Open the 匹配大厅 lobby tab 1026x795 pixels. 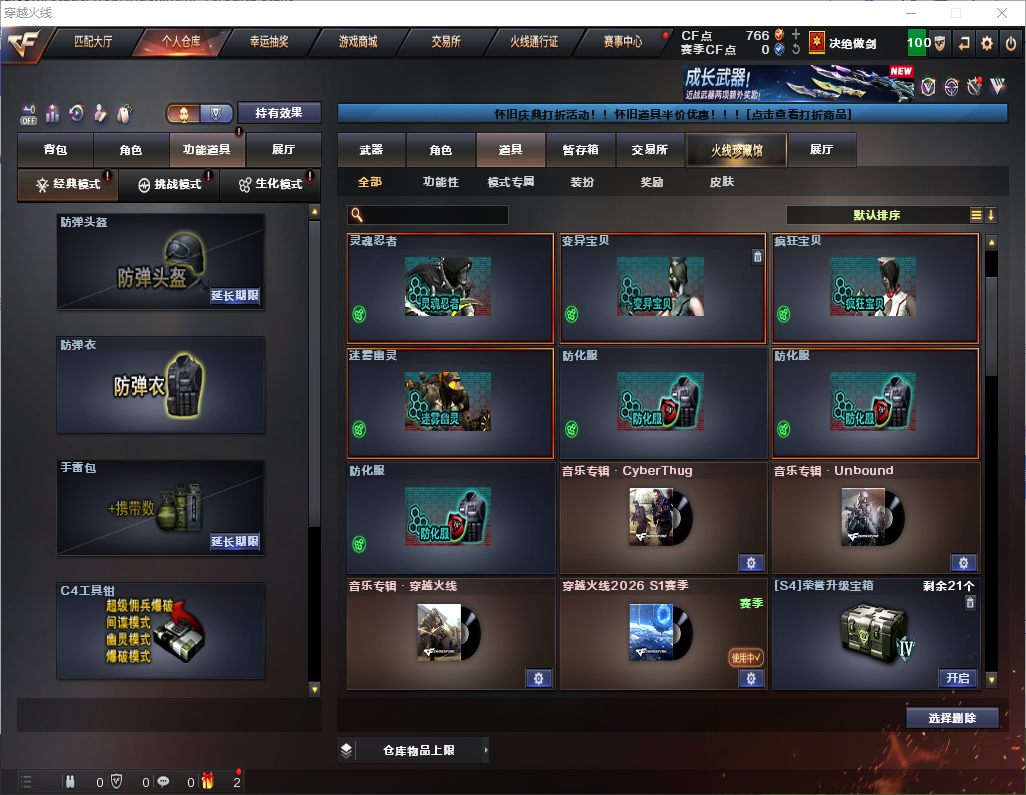click(x=93, y=42)
